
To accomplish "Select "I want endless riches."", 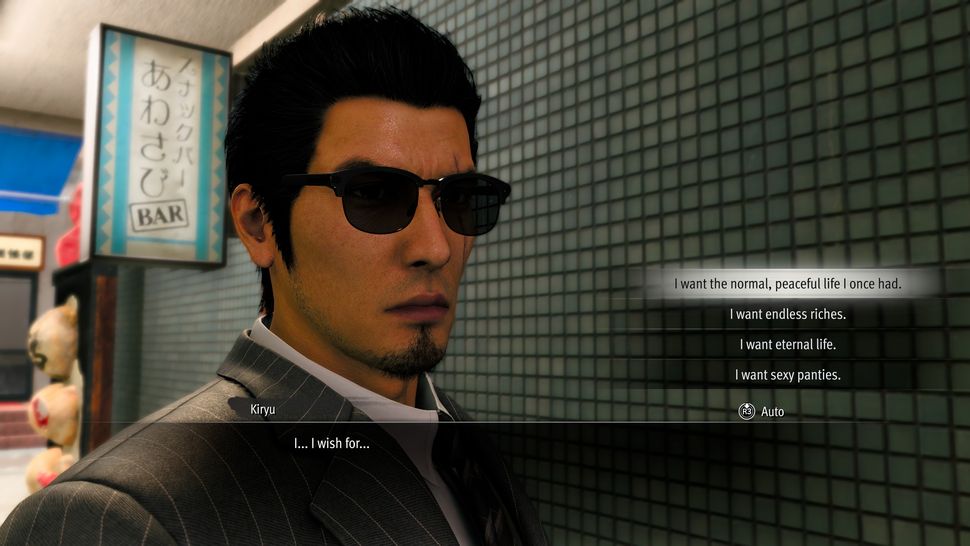I will point(788,314).
